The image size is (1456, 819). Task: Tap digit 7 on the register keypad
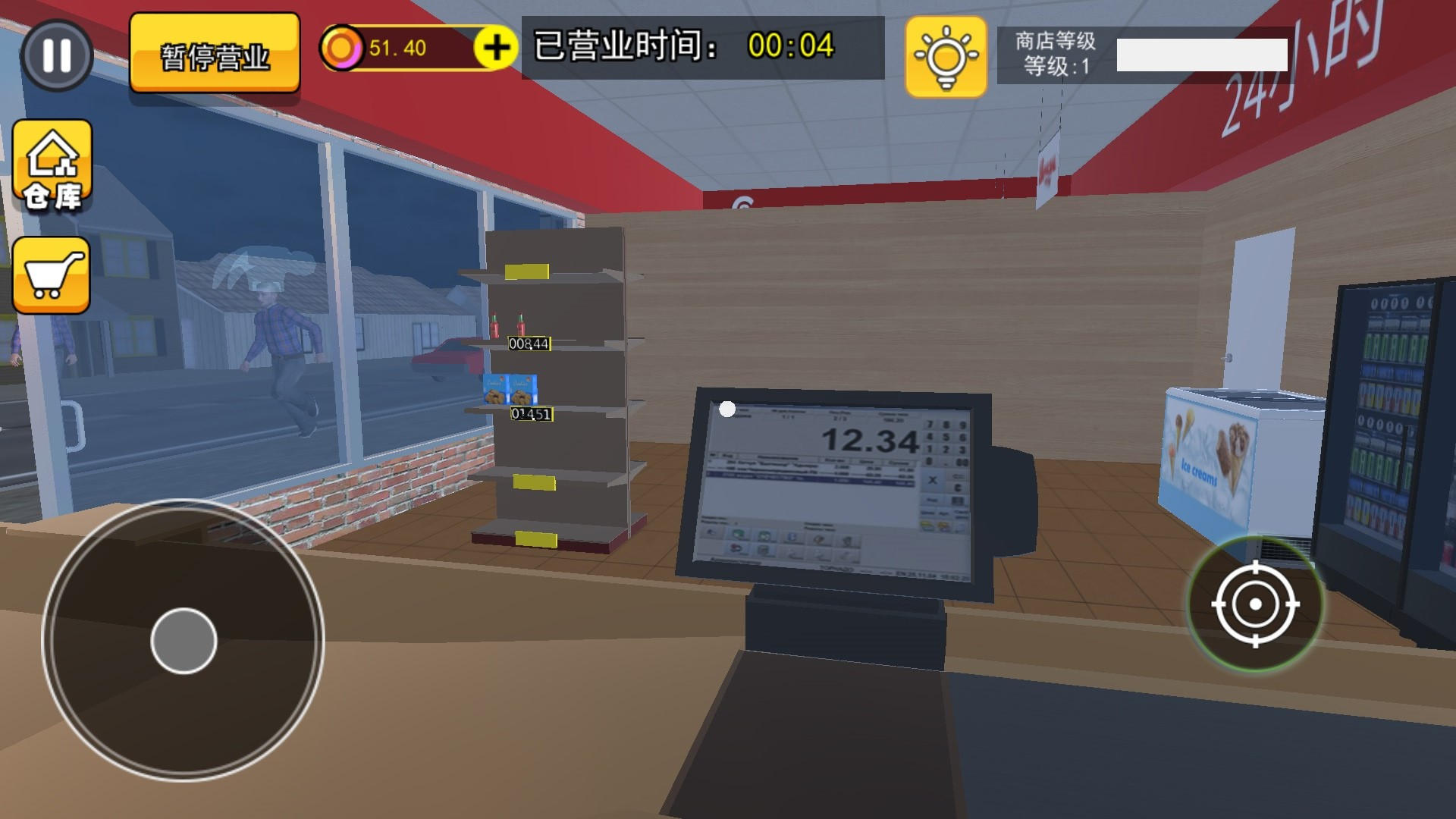(929, 425)
